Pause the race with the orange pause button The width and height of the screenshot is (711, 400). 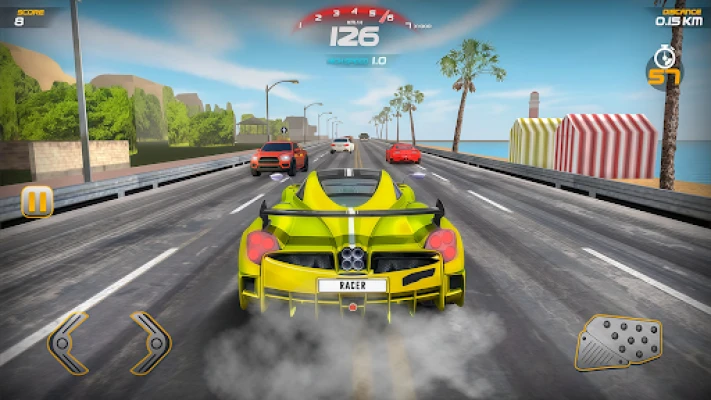36,202
